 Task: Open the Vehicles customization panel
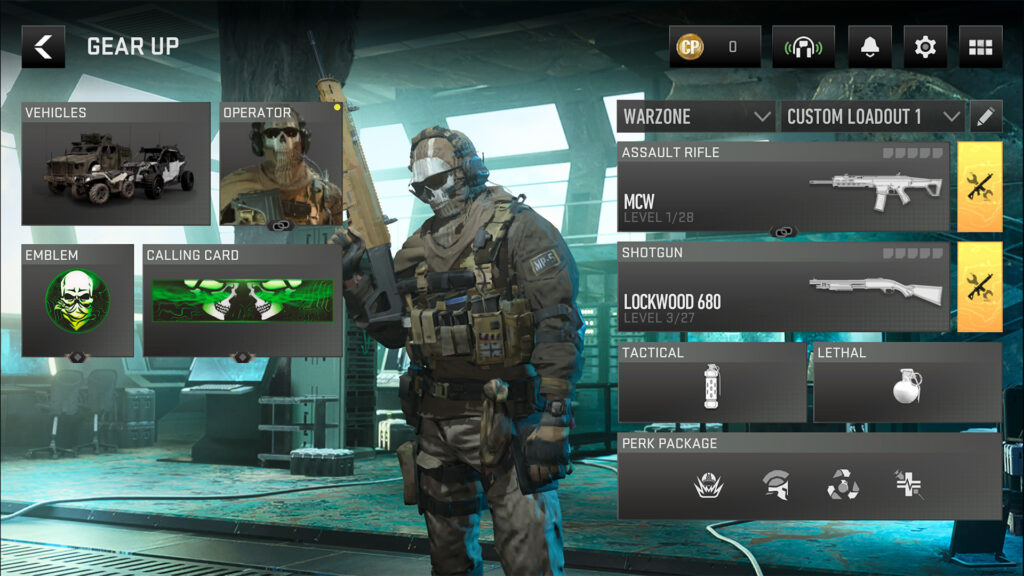[x=116, y=164]
